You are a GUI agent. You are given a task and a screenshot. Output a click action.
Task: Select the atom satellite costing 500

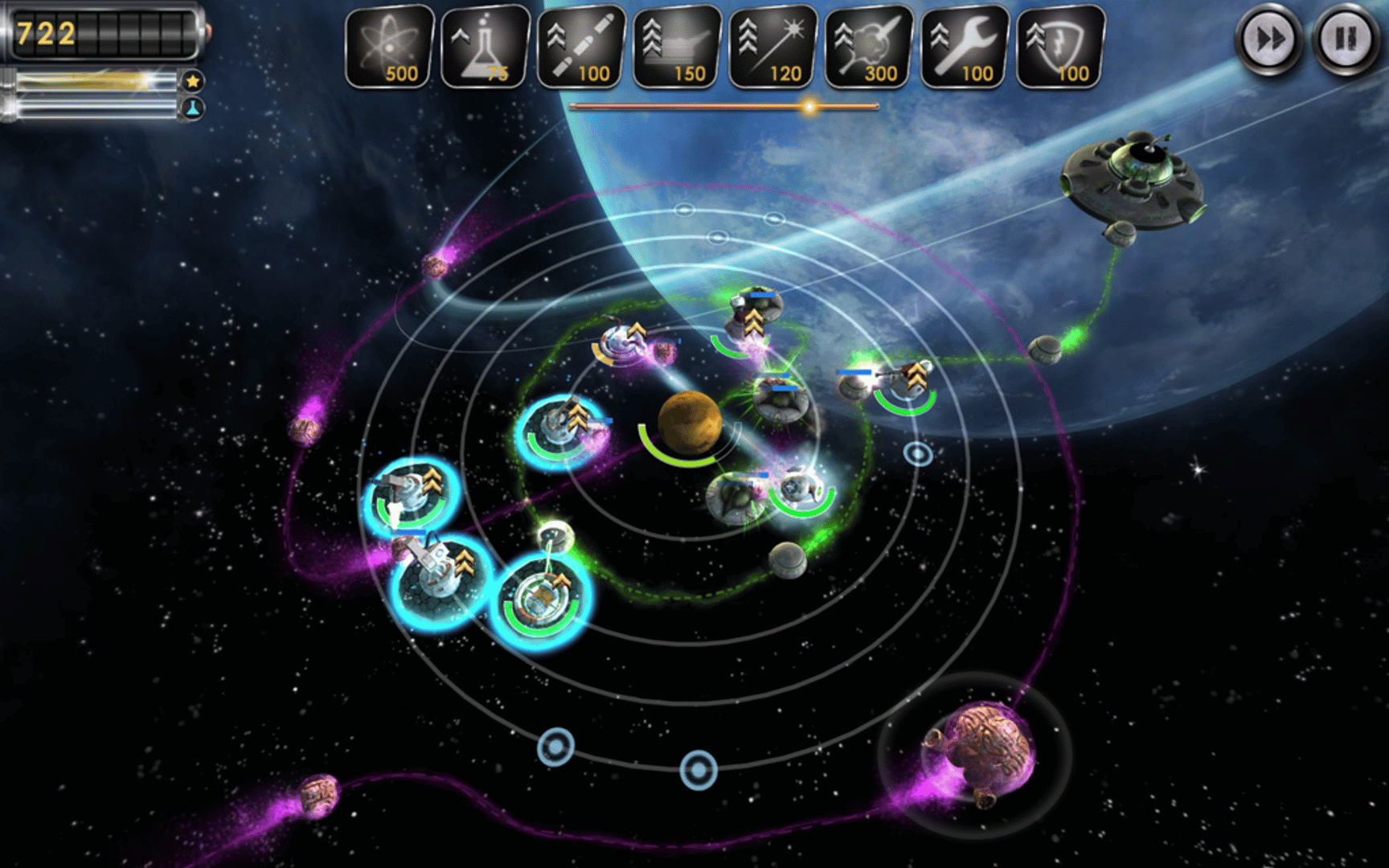389,46
